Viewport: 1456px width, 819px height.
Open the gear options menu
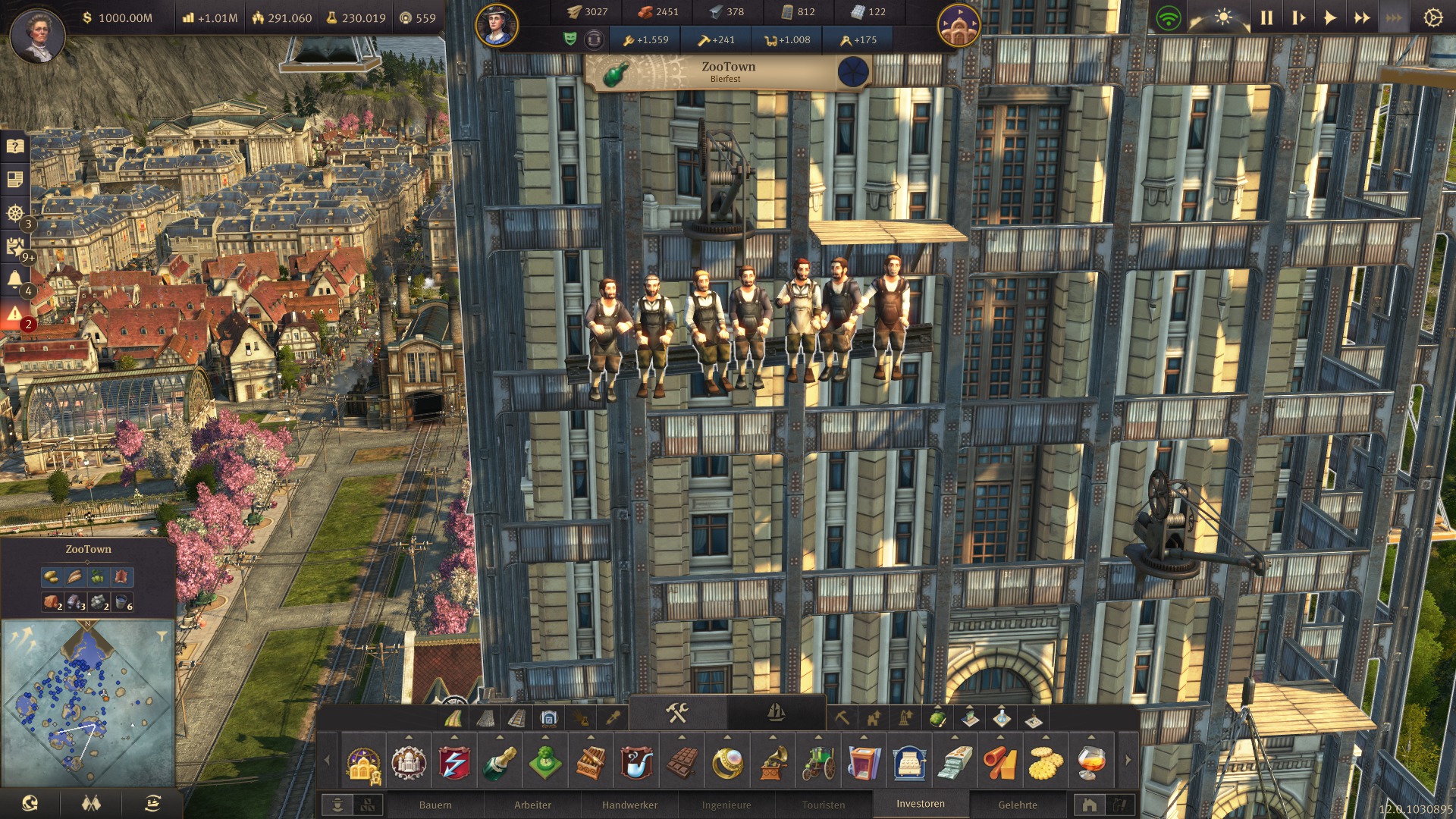pyautogui.click(x=1432, y=17)
